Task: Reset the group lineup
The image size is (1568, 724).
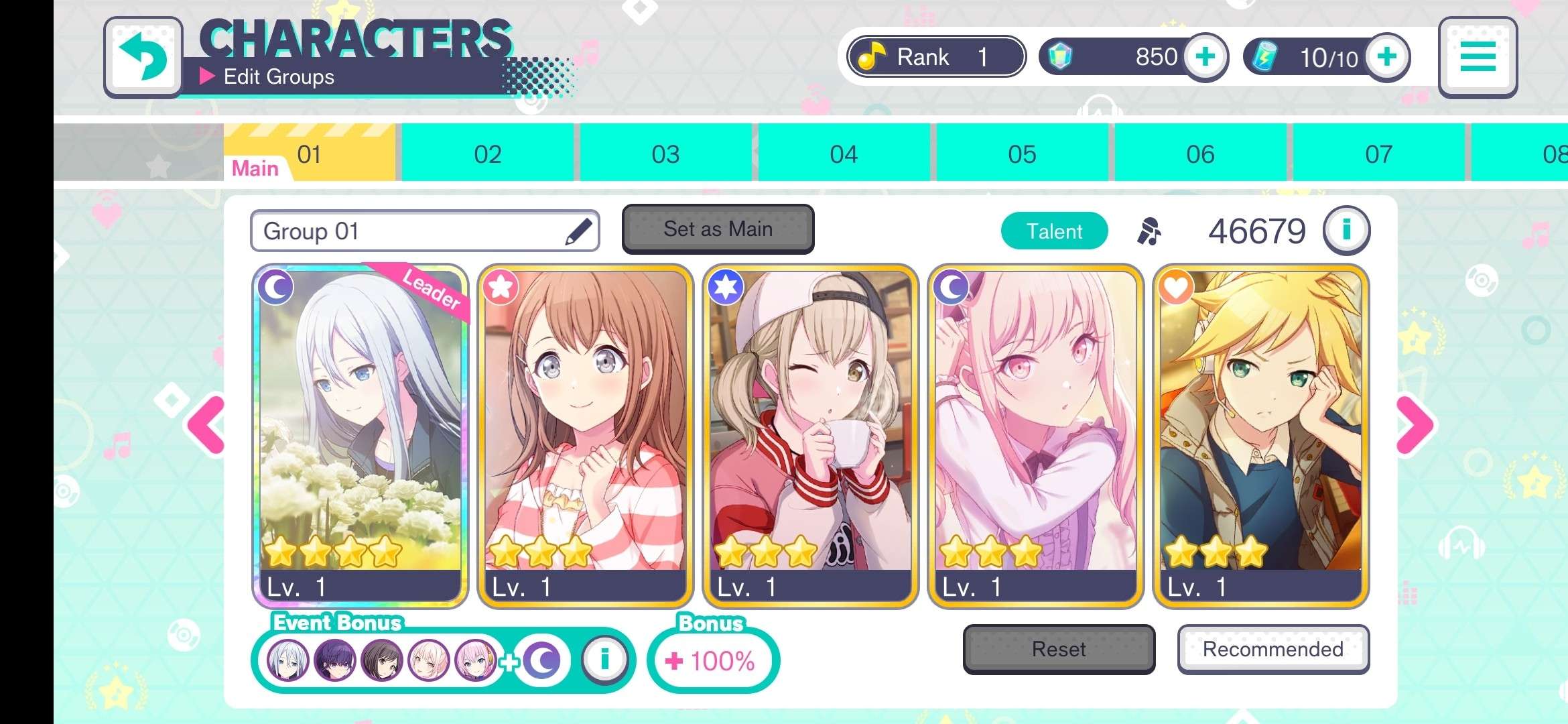Action: tap(1059, 649)
